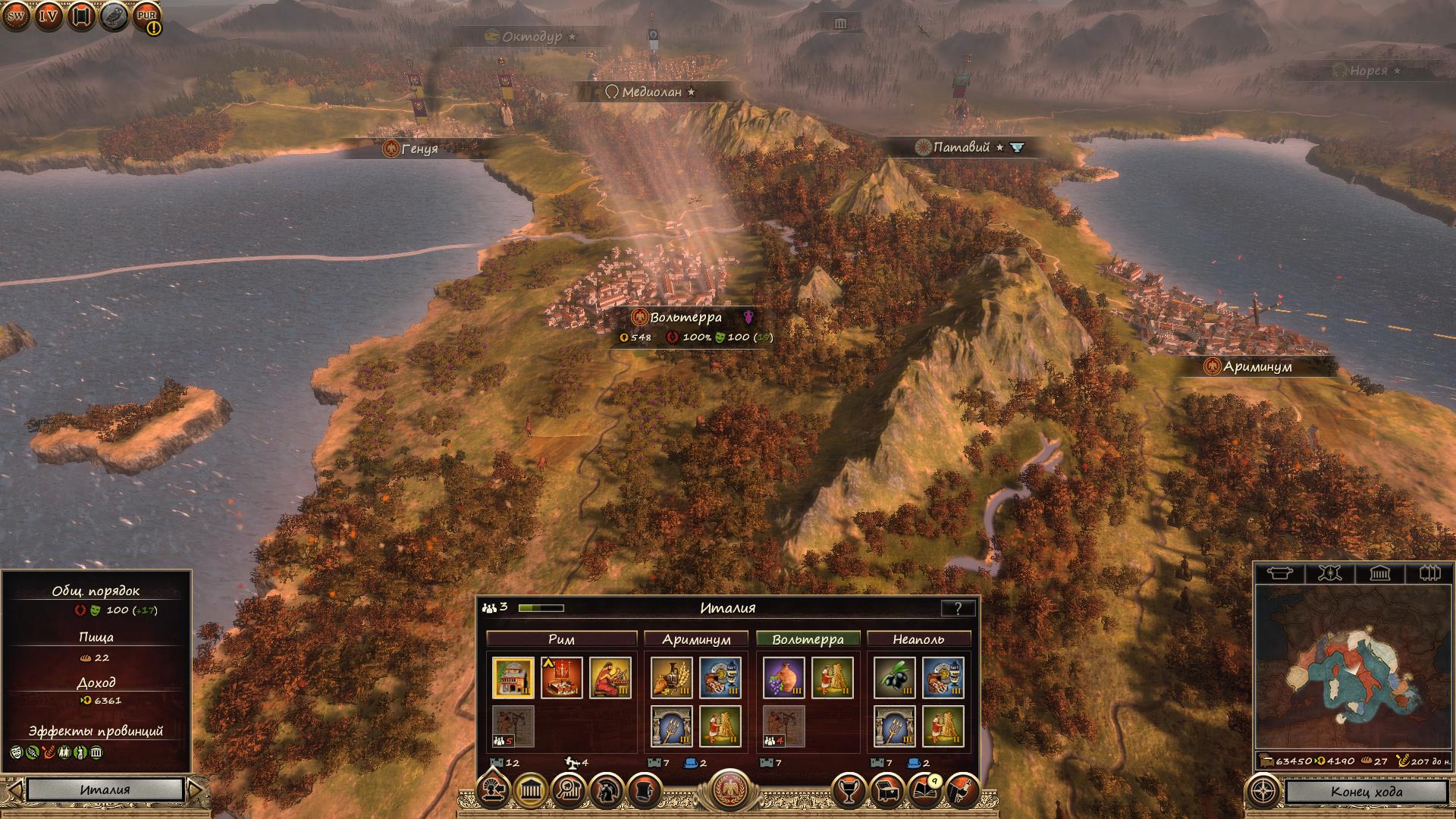
Task: Choose the Неаполь settlement tab
Action: pyautogui.click(x=918, y=639)
